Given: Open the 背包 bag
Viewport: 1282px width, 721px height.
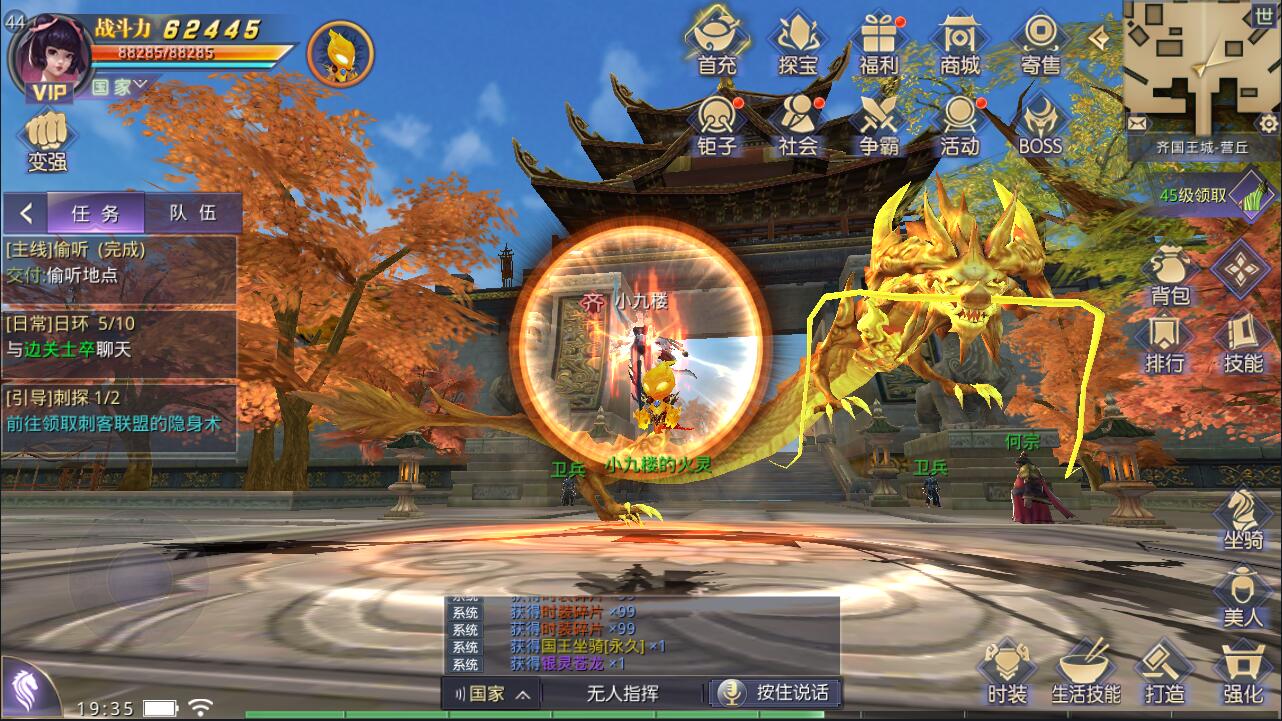Looking at the screenshot, I should (1168, 275).
